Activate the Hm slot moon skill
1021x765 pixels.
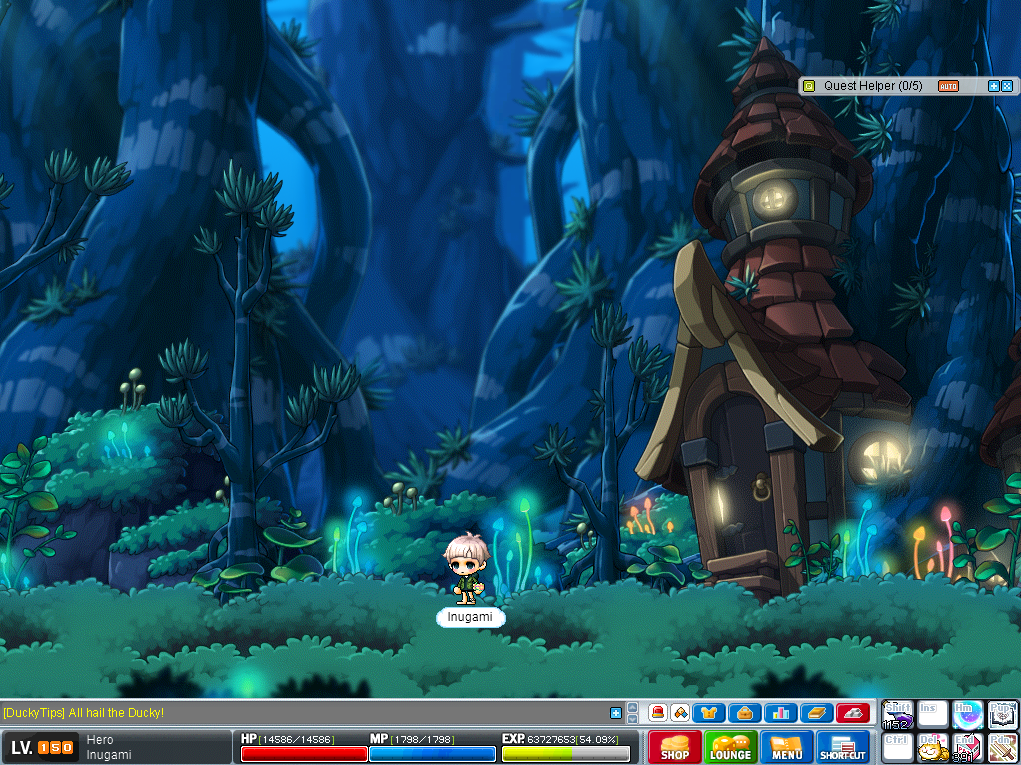[967, 714]
